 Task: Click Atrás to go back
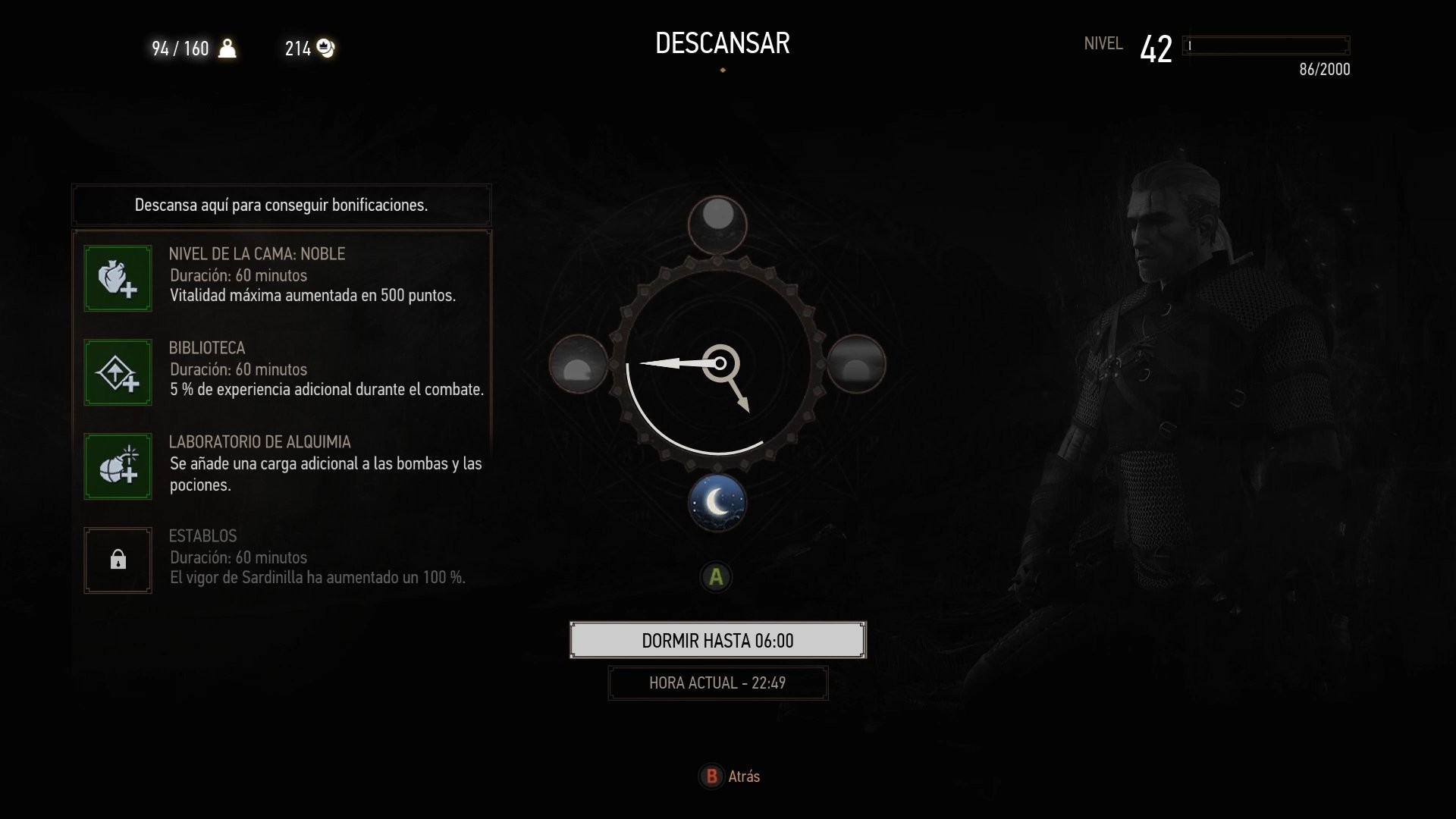click(728, 777)
